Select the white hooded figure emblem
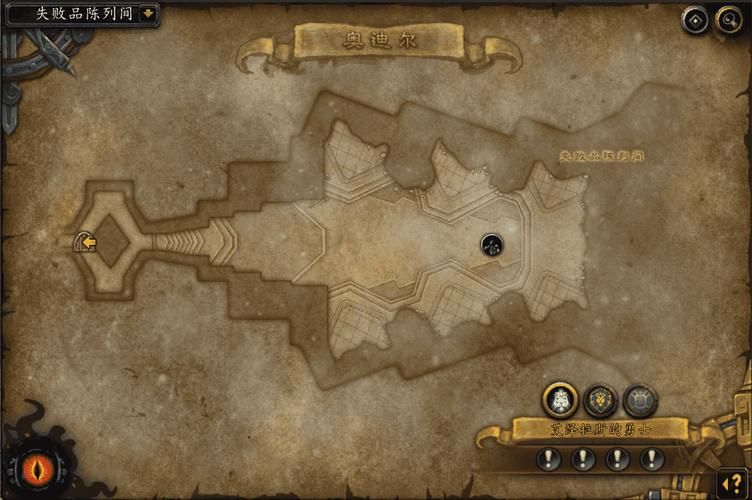 click(x=560, y=400)
